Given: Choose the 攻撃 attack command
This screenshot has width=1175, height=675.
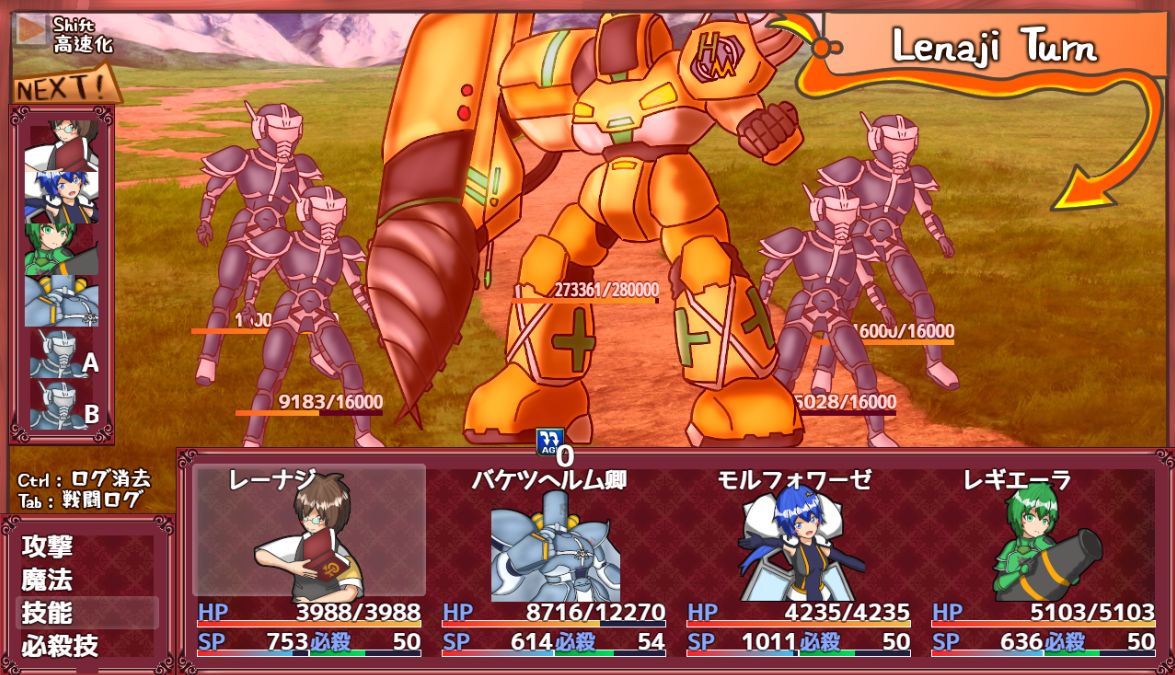Looking at the screenshot, I should click(x=48, y=547).
